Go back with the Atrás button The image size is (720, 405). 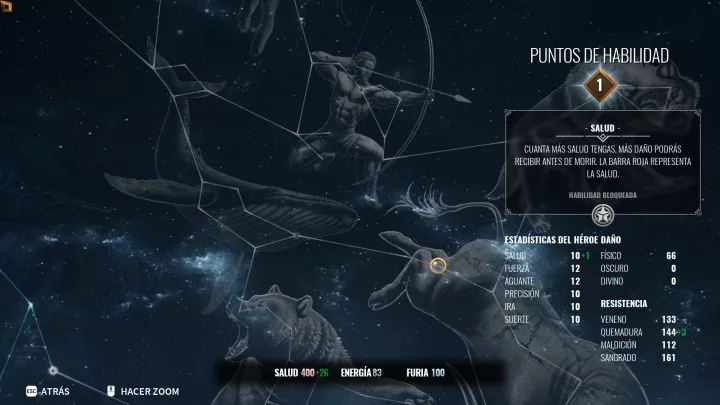tap(48, 391)
